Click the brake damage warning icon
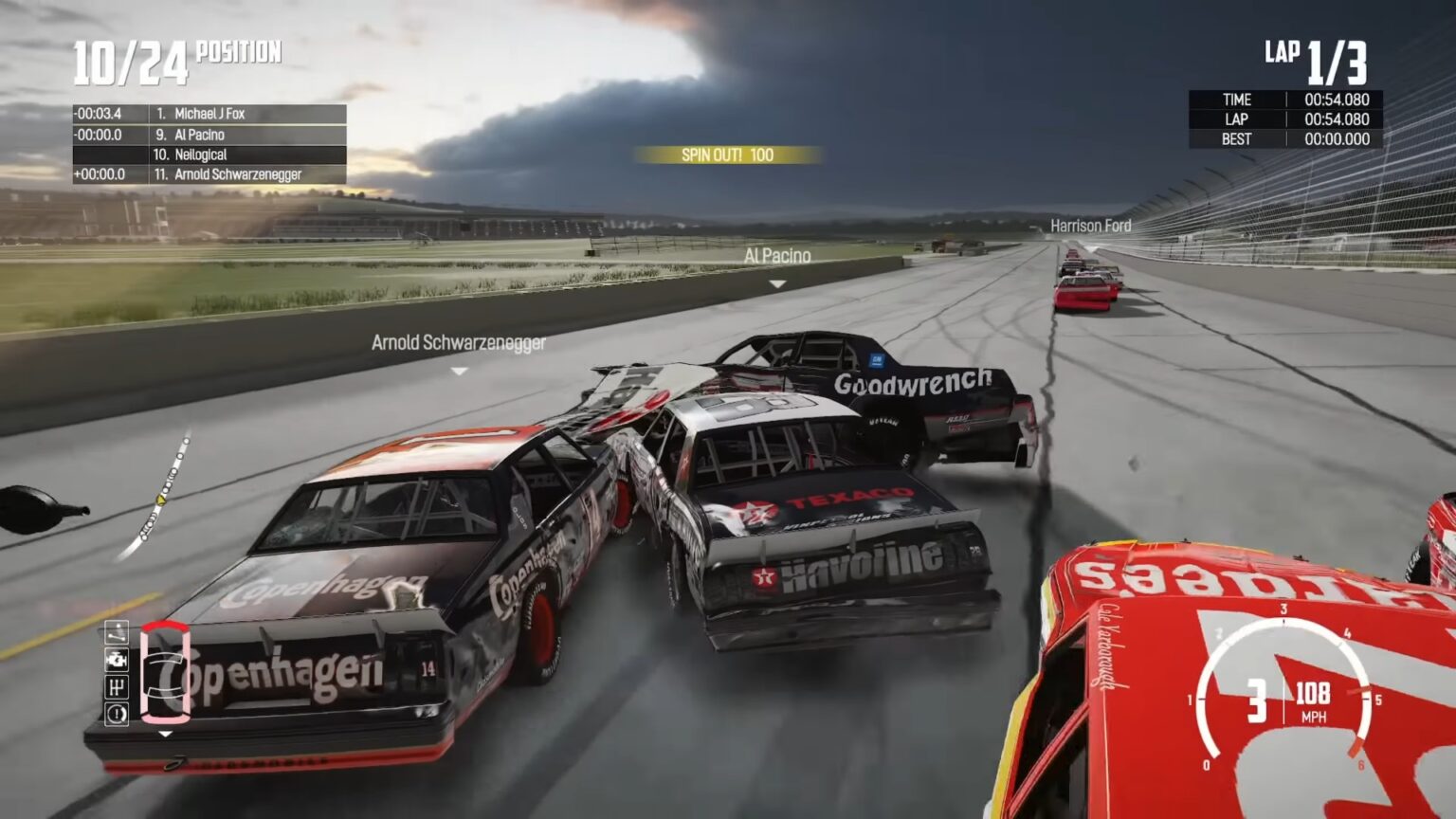The image size is (1456, 819). click(x=117, y=713)
